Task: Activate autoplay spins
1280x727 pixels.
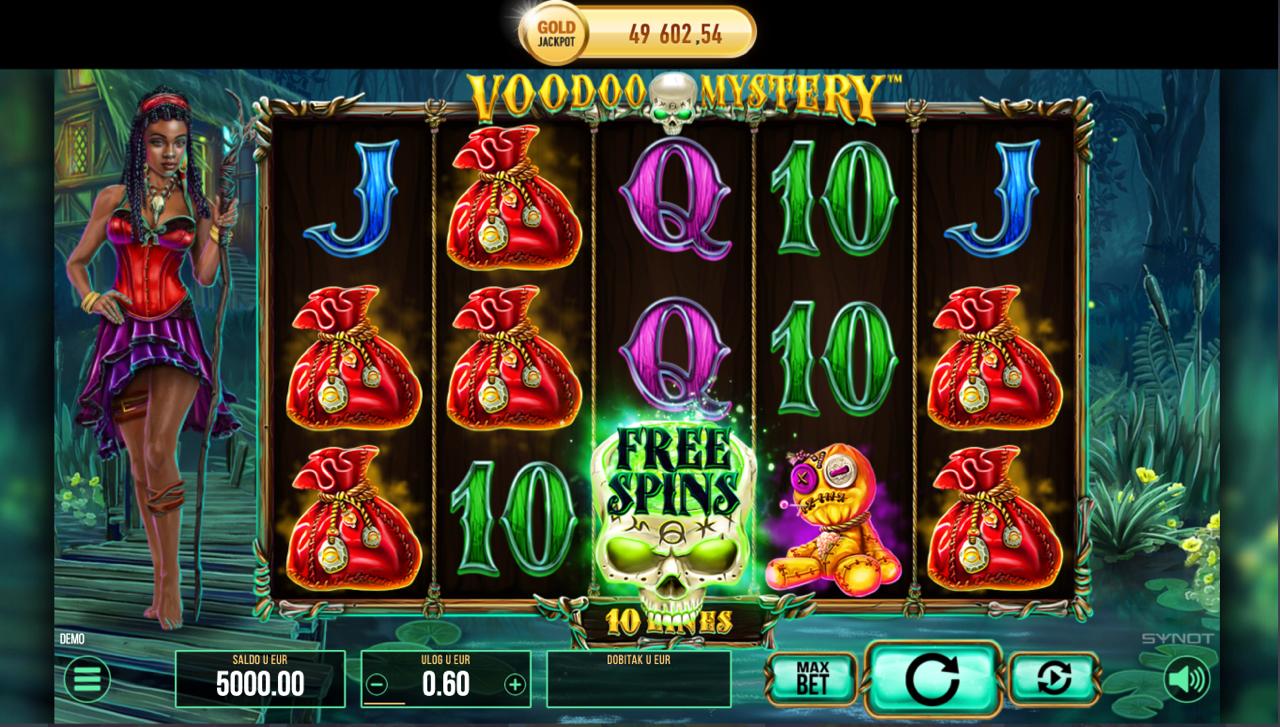Action: pyautogui.click(x=1053, y=679)
